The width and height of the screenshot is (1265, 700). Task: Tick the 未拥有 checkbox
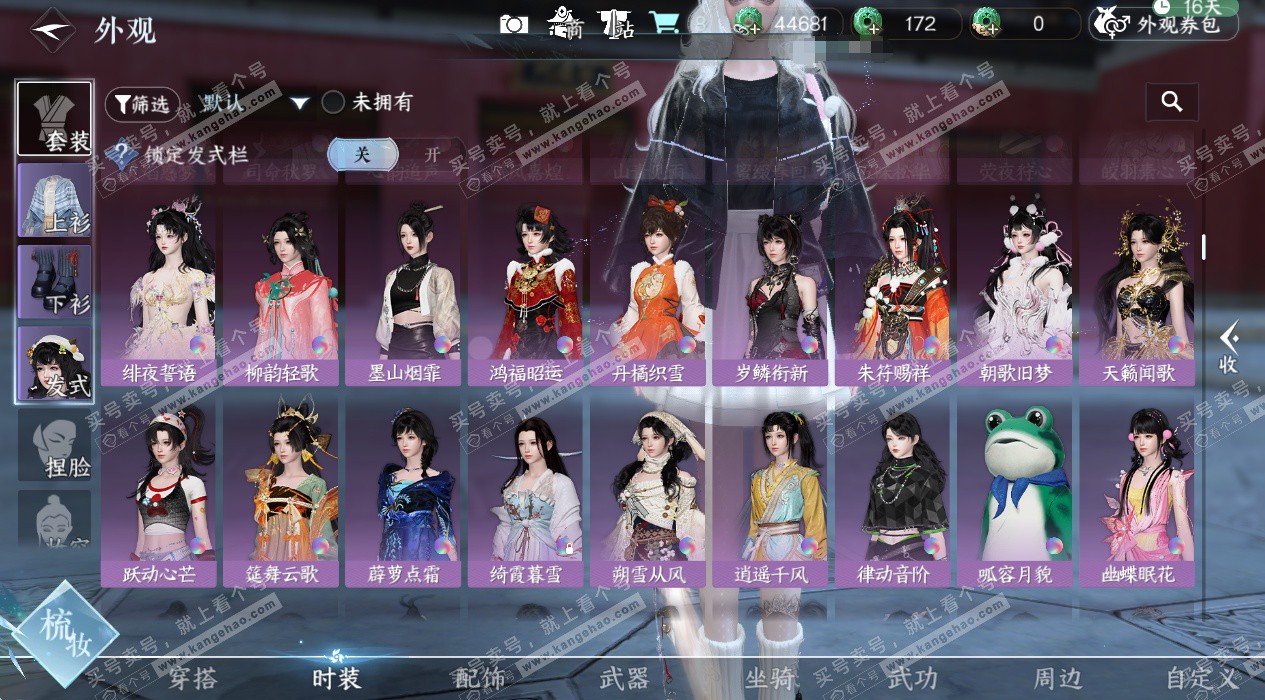tap(333, 102)
